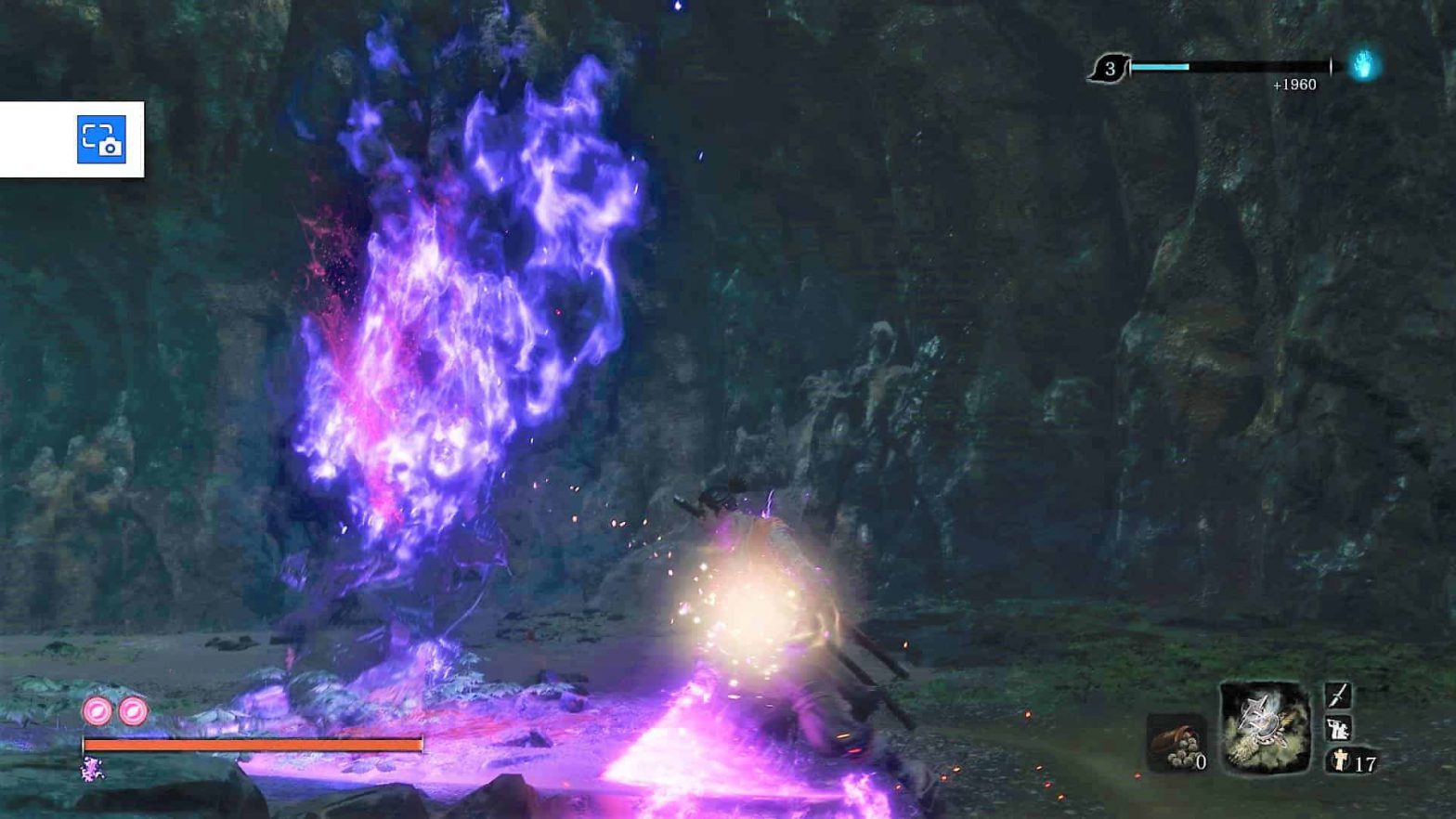Image resolution: width=1456 pixels, height=819 pixels.
Task: Select the sword attack icon
Action: (1338, 695)
